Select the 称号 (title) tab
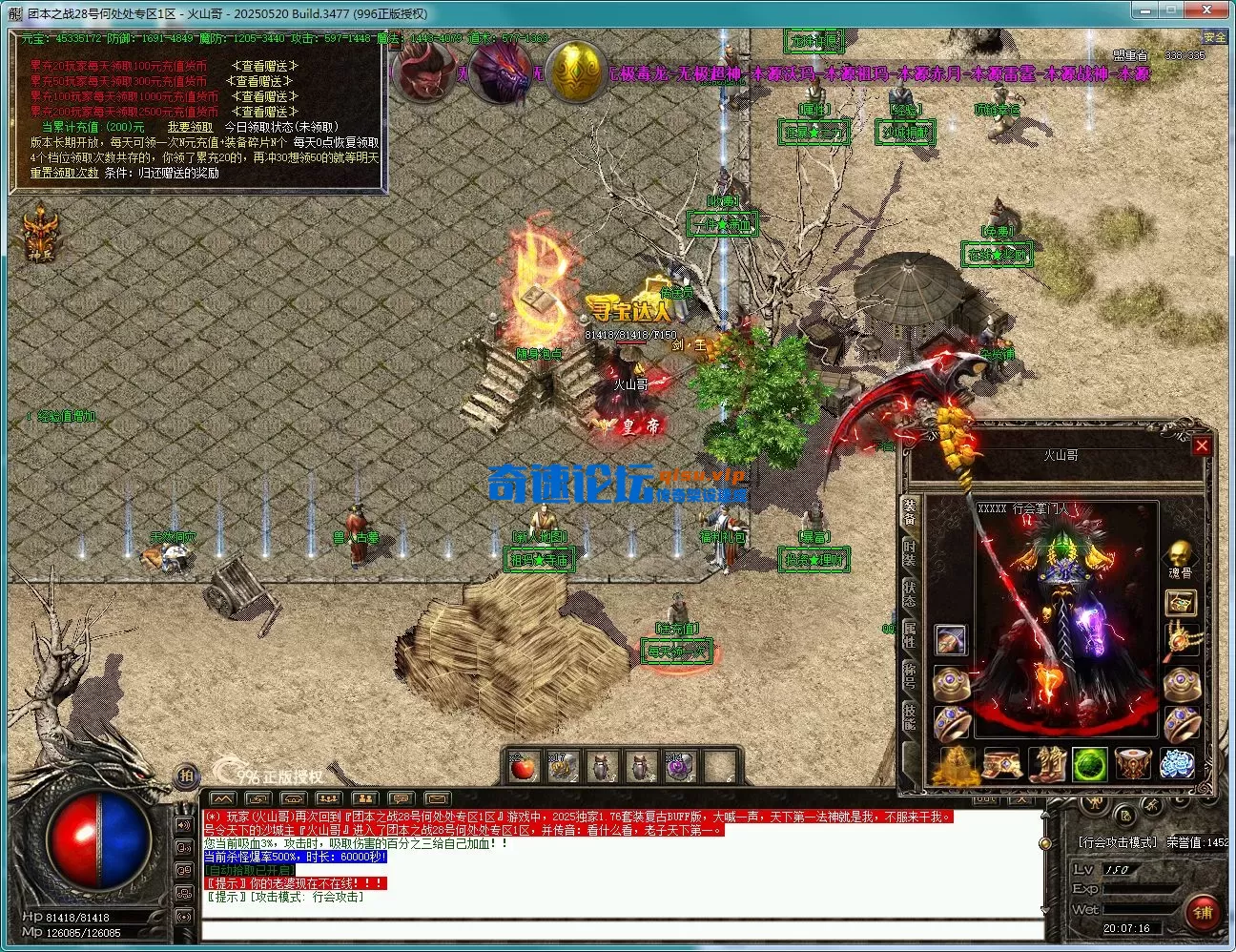The width and height of the screenshot is (1236, 952). (x=910, y=676)
